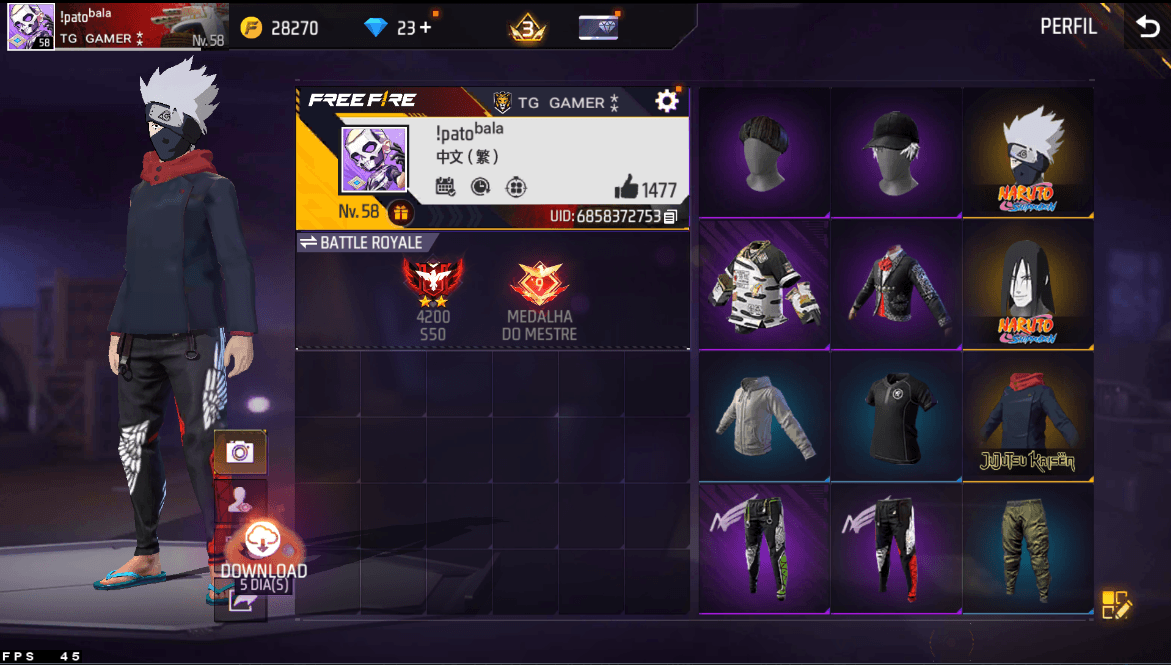Choose the olive green pants
The width and height of the screenshot is (1171, 665).
click(x=1027, y=548)
